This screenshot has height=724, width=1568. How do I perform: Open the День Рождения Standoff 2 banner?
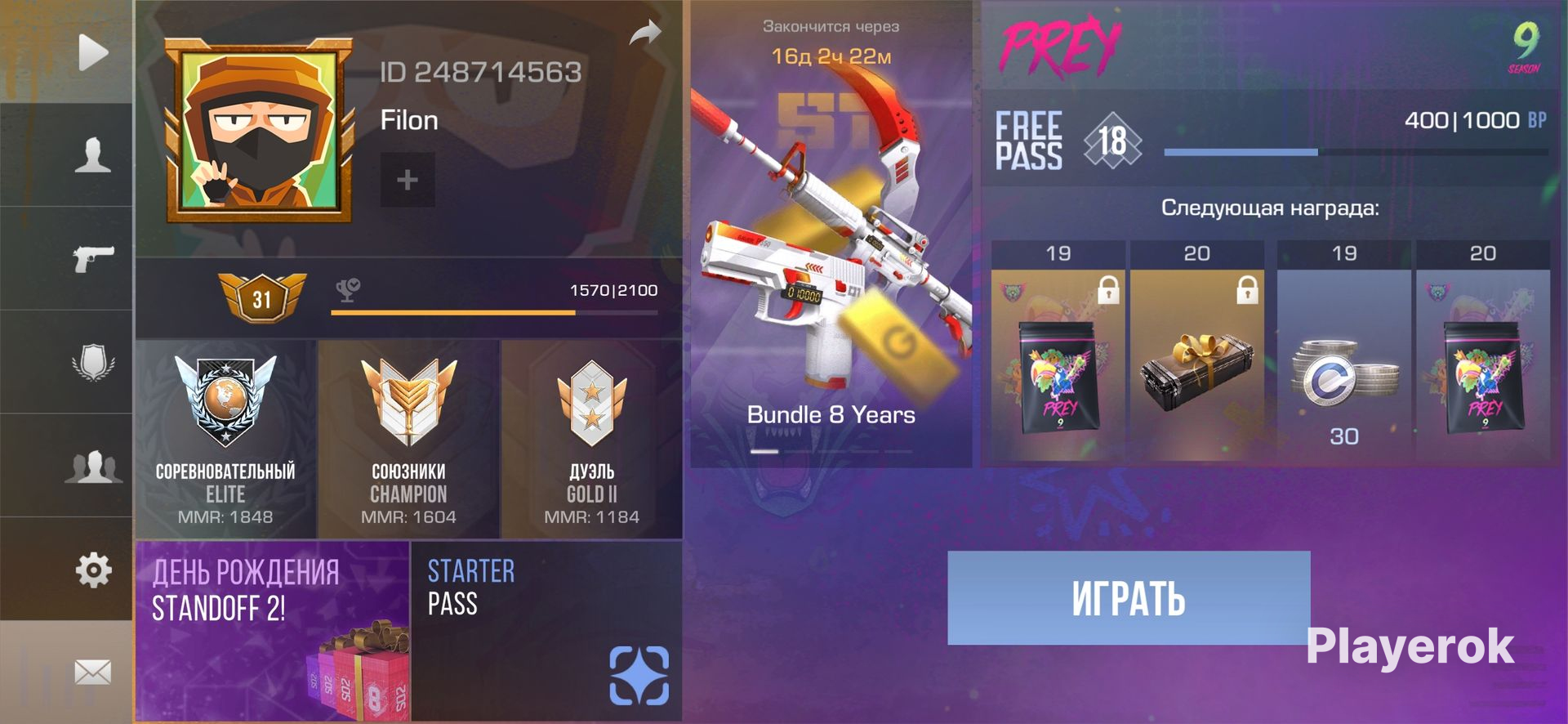(x=272, y=631)
